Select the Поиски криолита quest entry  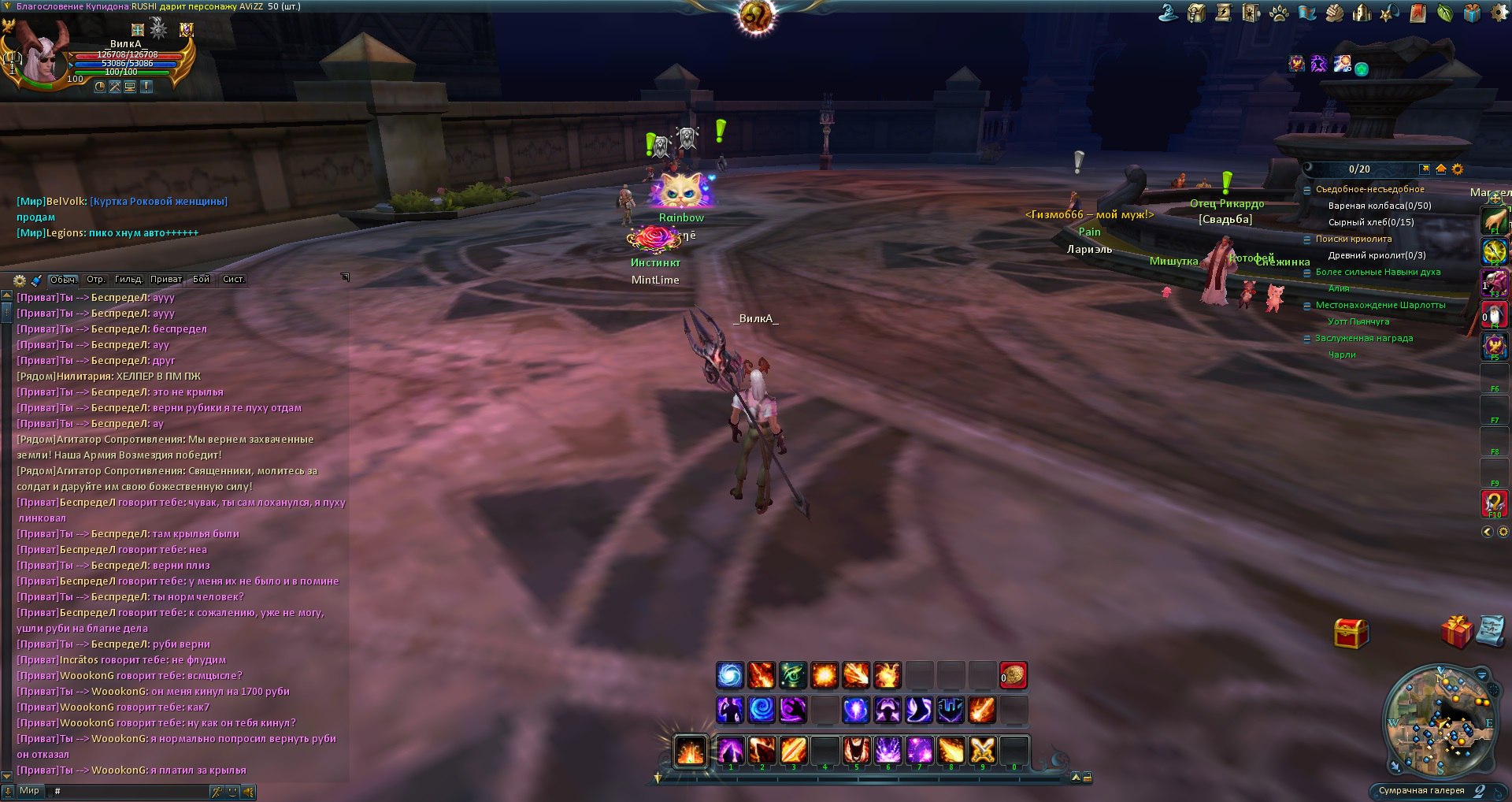point(1353,239)
